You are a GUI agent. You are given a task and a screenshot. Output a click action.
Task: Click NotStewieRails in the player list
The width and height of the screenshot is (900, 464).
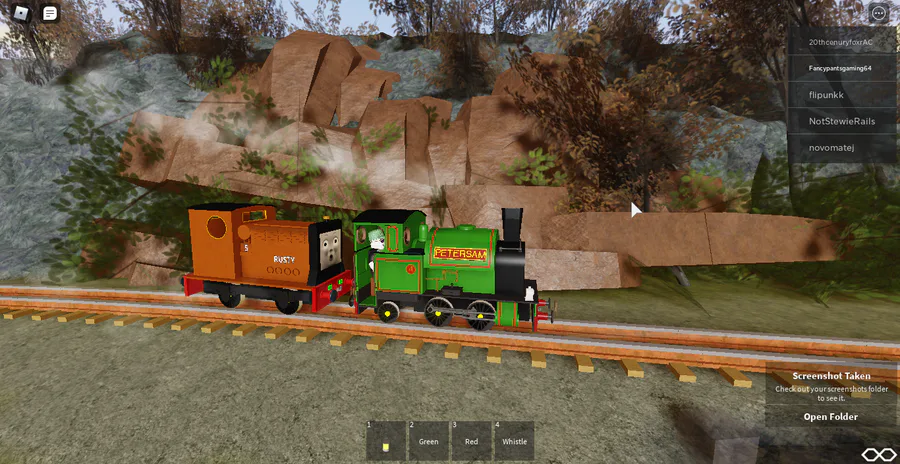(841, 121)
